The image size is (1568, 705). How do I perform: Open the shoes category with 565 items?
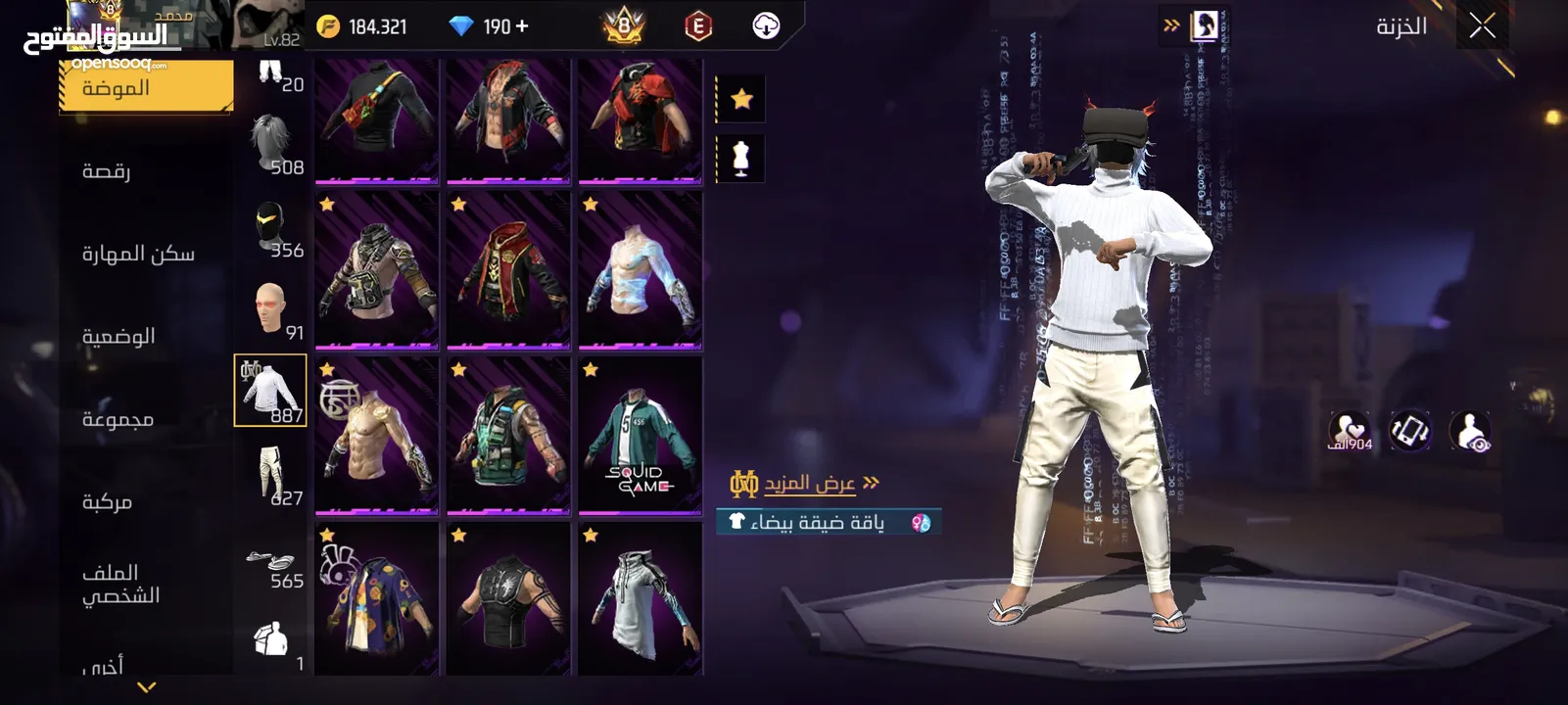pos(271,565)
